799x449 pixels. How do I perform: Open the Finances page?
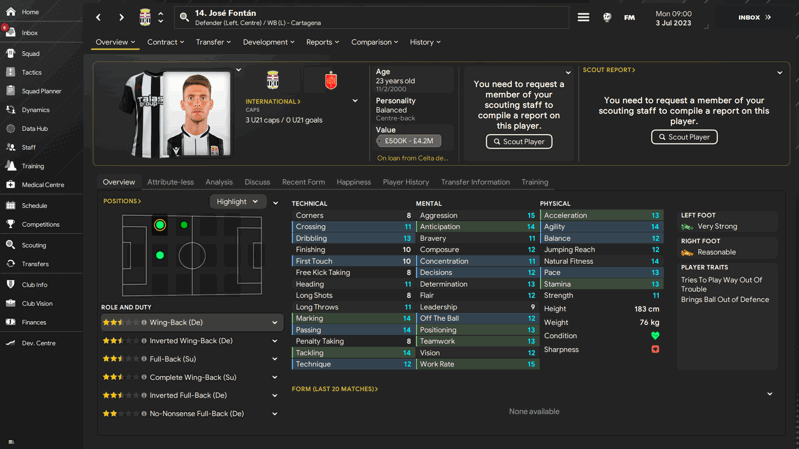34,322
